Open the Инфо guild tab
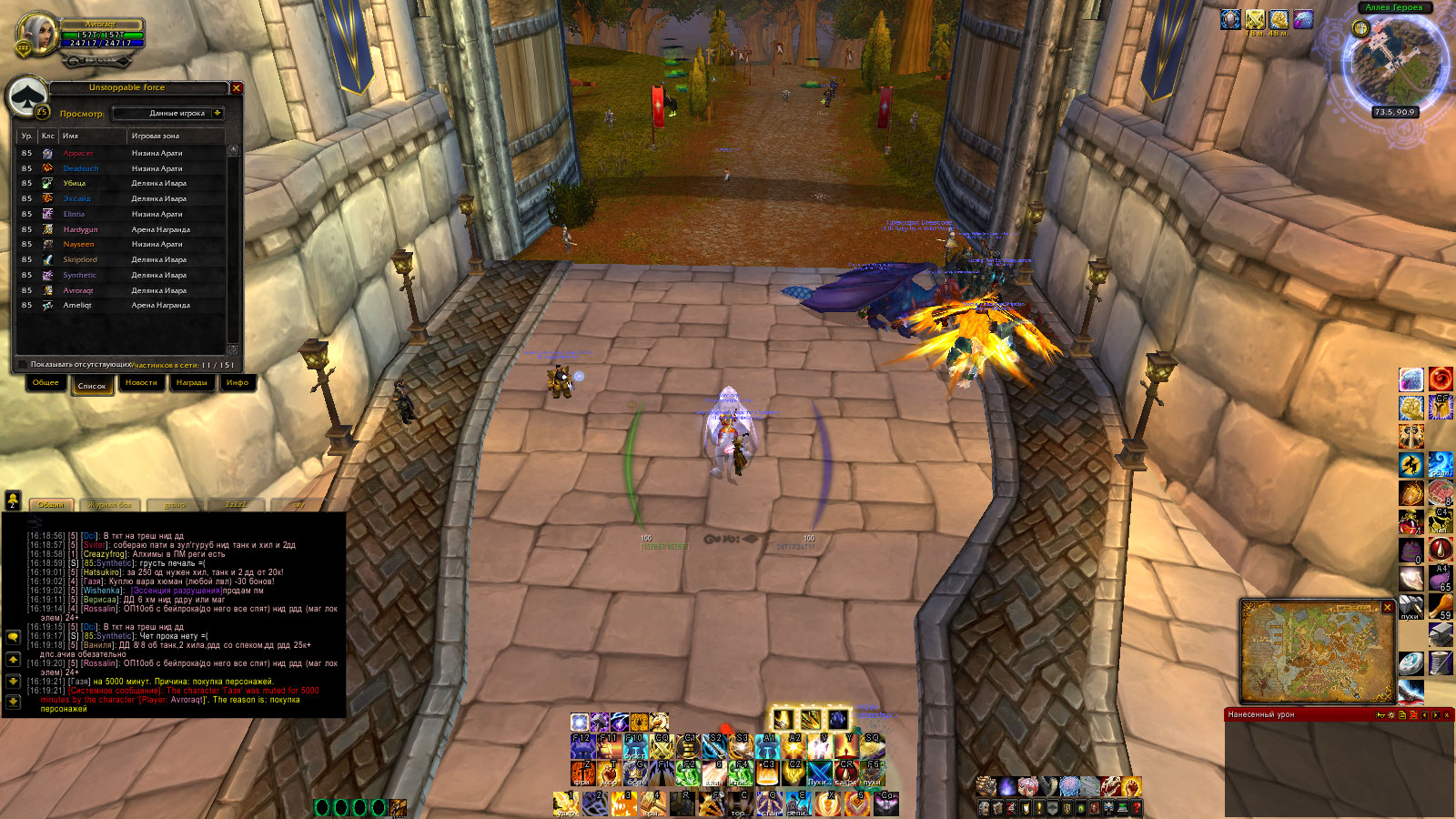This screenshot has height=819, width=1456. pyautogui.click(x=238, y=383)
